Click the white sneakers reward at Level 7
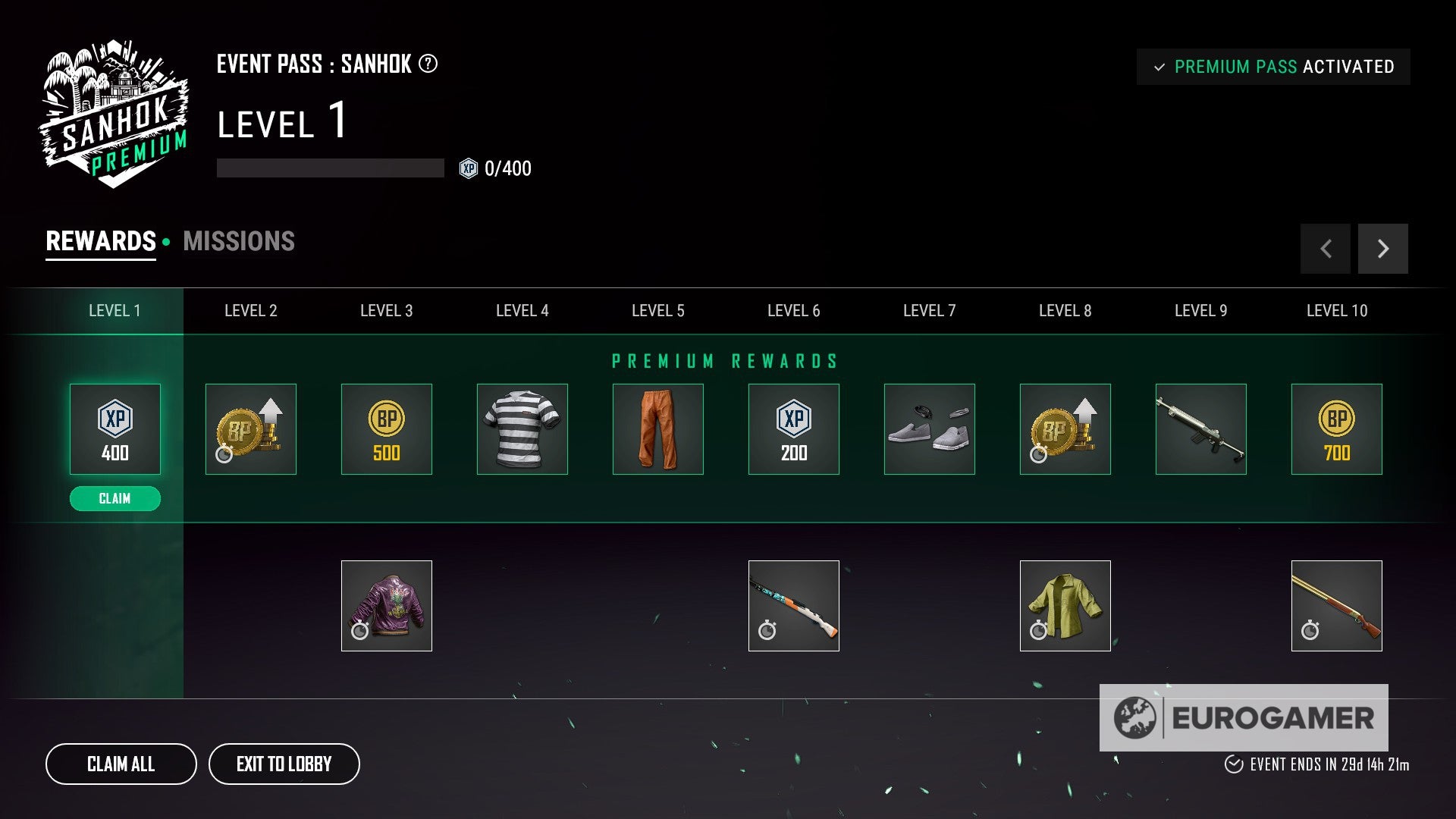This screenshot has width=1456, height=819. (x=929, y=428)
